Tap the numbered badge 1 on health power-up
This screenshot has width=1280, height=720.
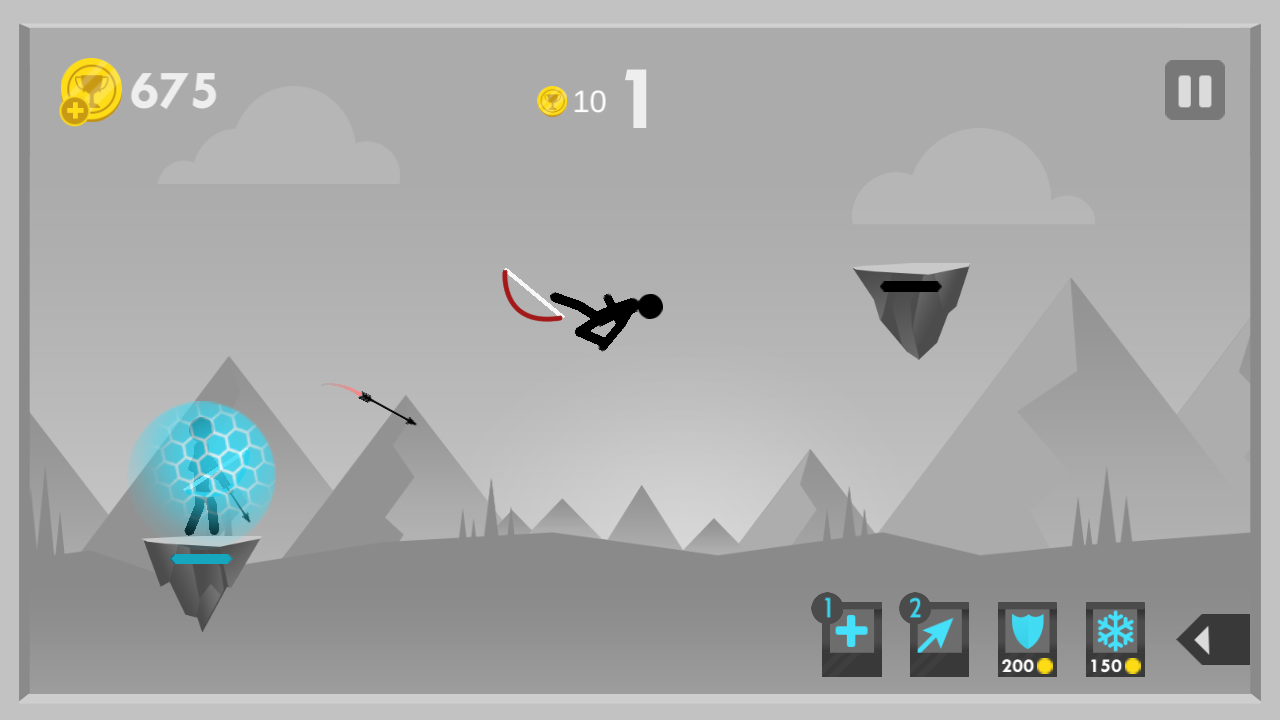[826, 606]
